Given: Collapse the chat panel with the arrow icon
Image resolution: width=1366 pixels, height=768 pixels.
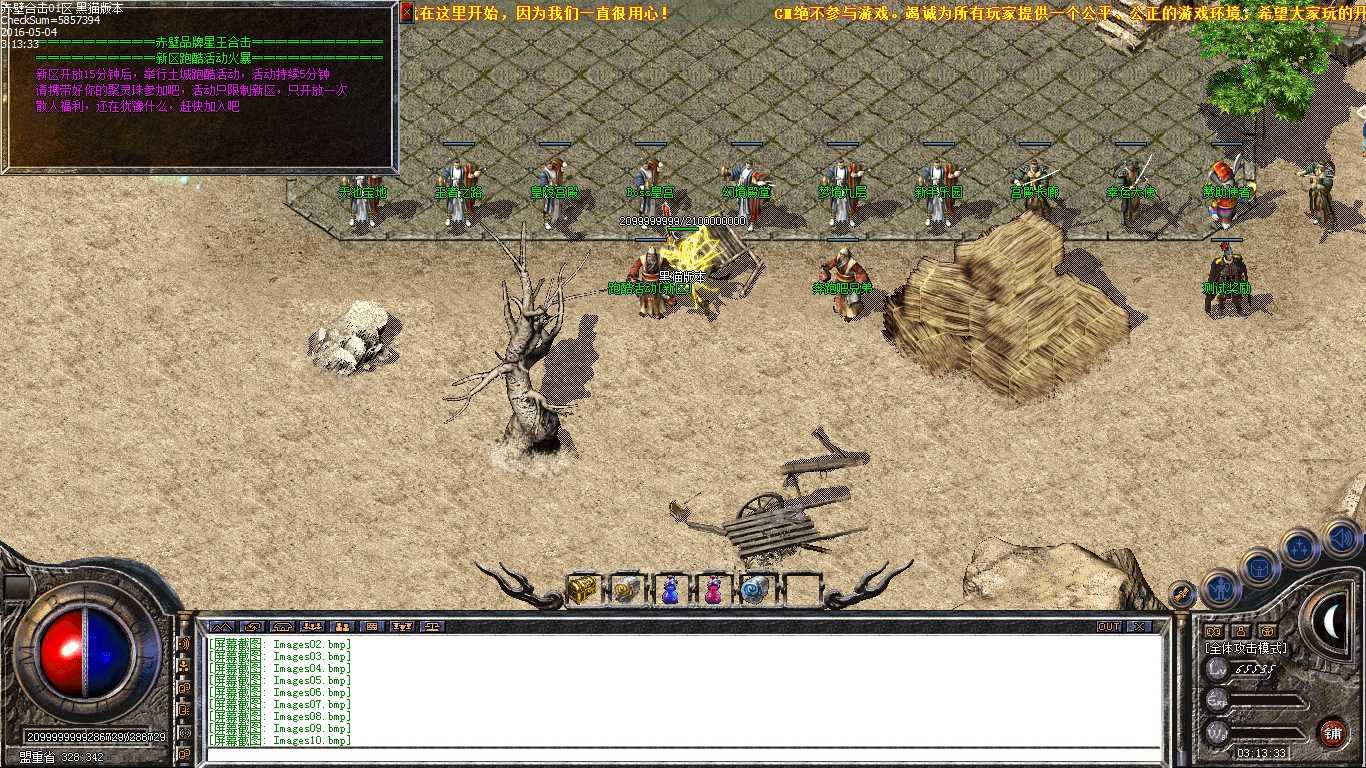Looking at the screenshot, I should tap(220, 628).
